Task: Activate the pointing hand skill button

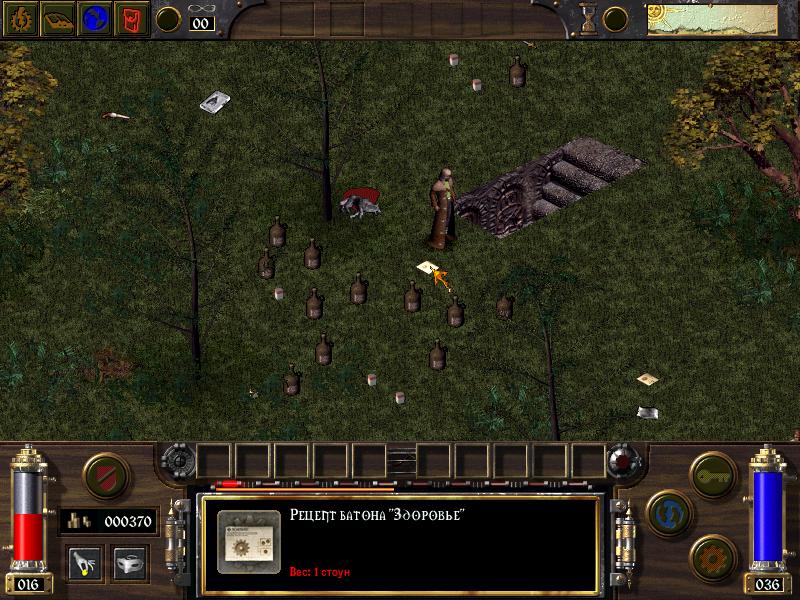Action: click(x=84, y=562)
